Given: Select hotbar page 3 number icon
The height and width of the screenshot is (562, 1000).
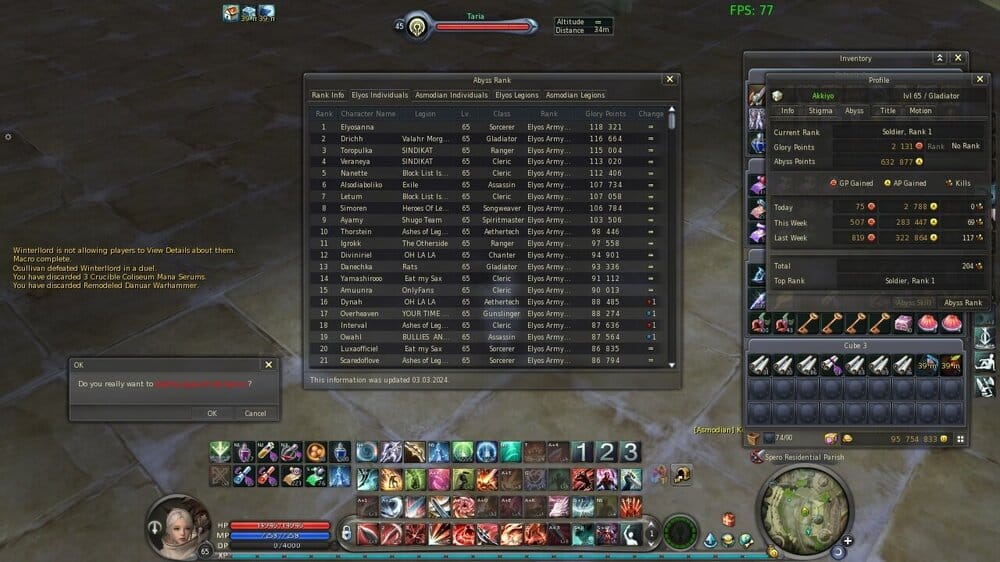Looking at the screenshot, I should click(x=630, y=452).
